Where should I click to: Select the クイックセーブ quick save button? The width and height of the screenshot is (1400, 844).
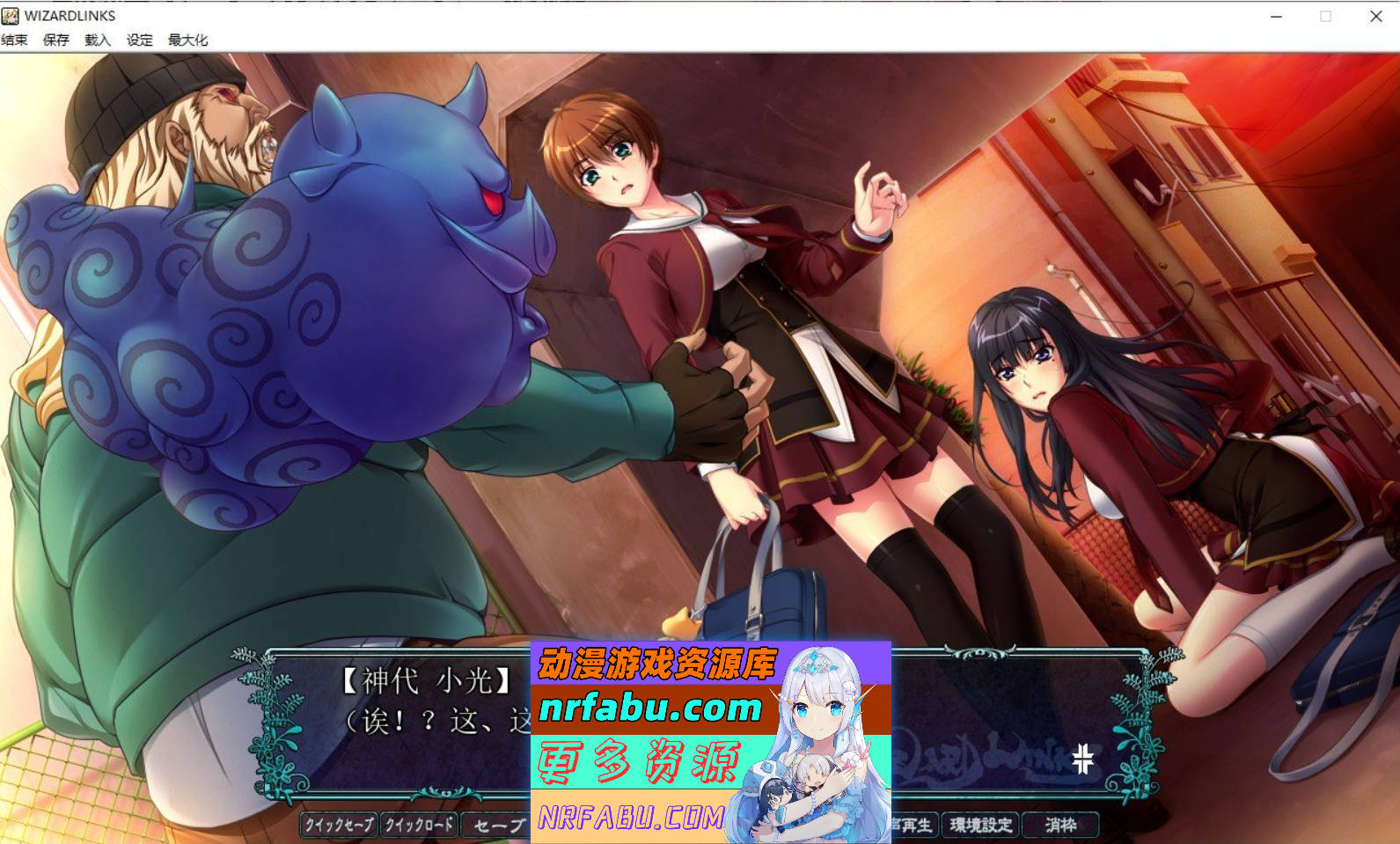pos(338,826)
